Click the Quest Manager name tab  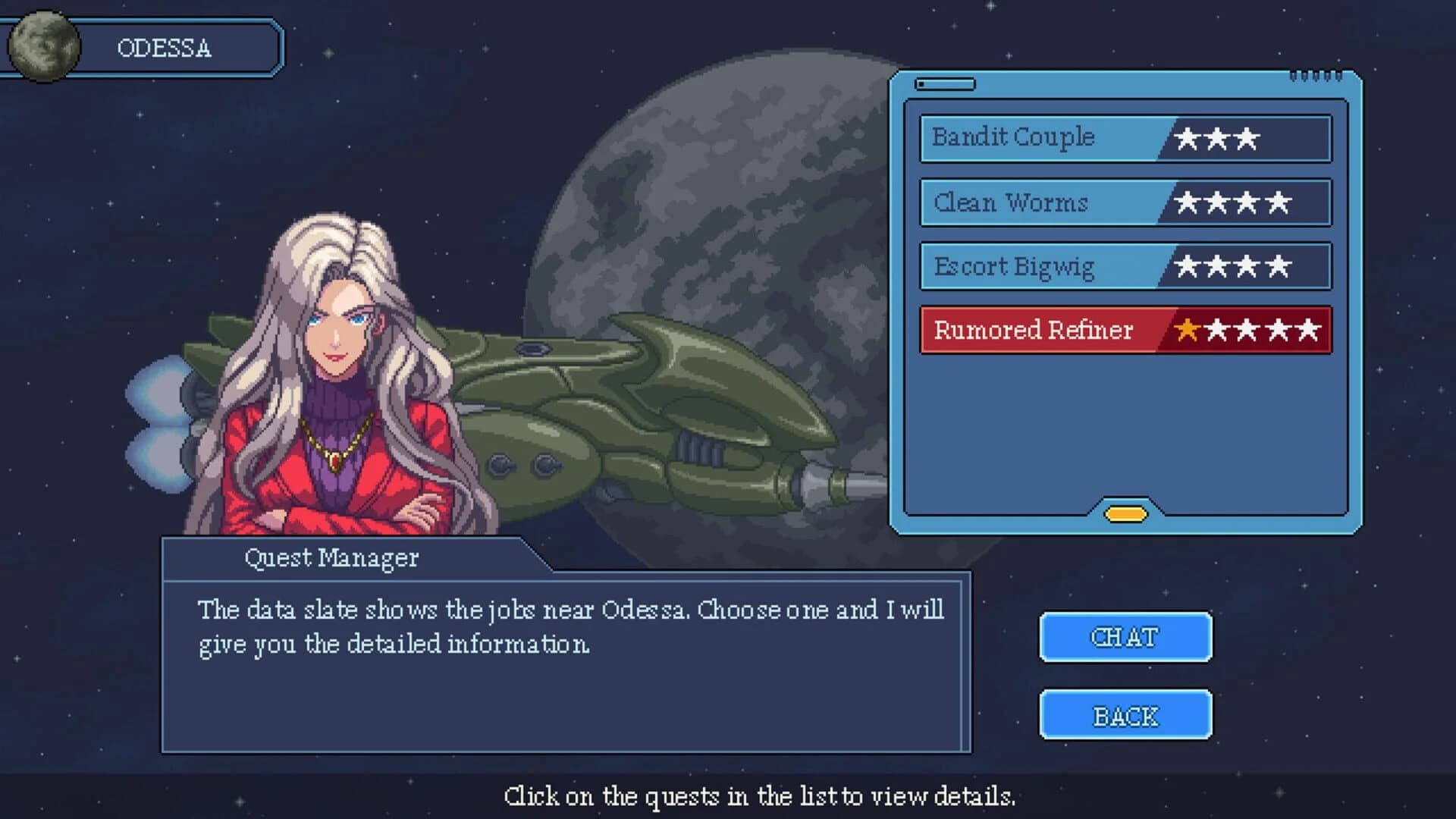pyautogui.click(x=334, y=557)
